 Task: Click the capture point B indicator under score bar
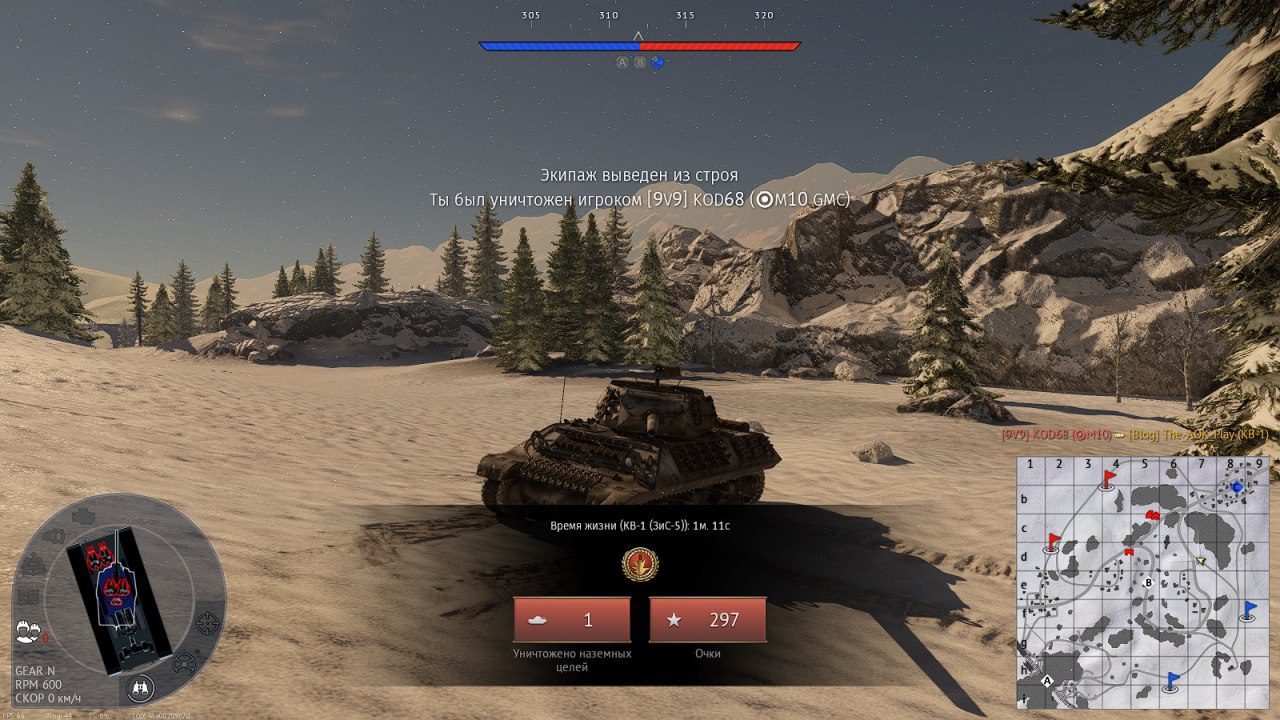640,62
